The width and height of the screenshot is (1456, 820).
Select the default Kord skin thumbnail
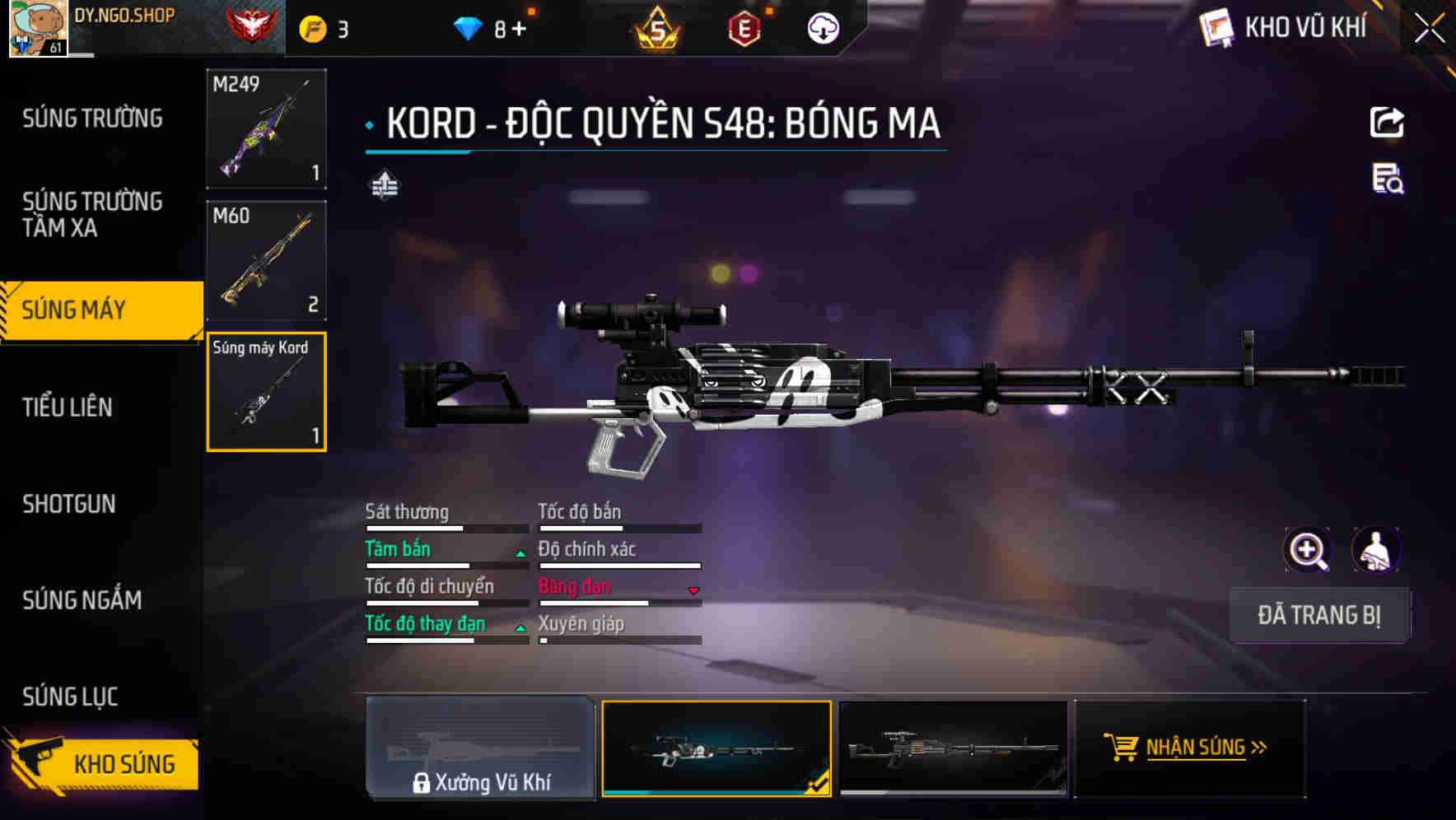click(953, 748)
